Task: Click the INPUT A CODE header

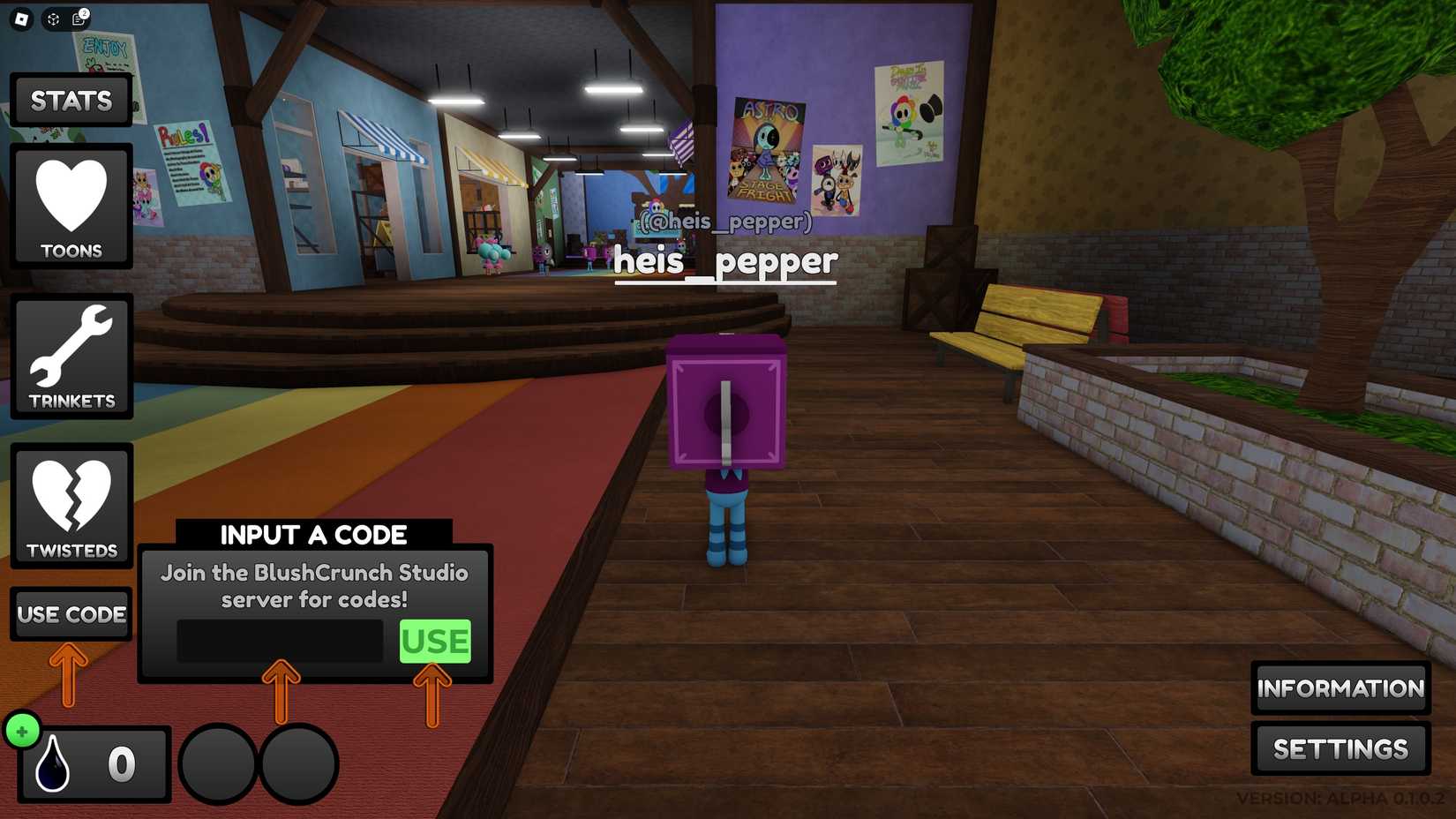Action: [x=314, y=534]
